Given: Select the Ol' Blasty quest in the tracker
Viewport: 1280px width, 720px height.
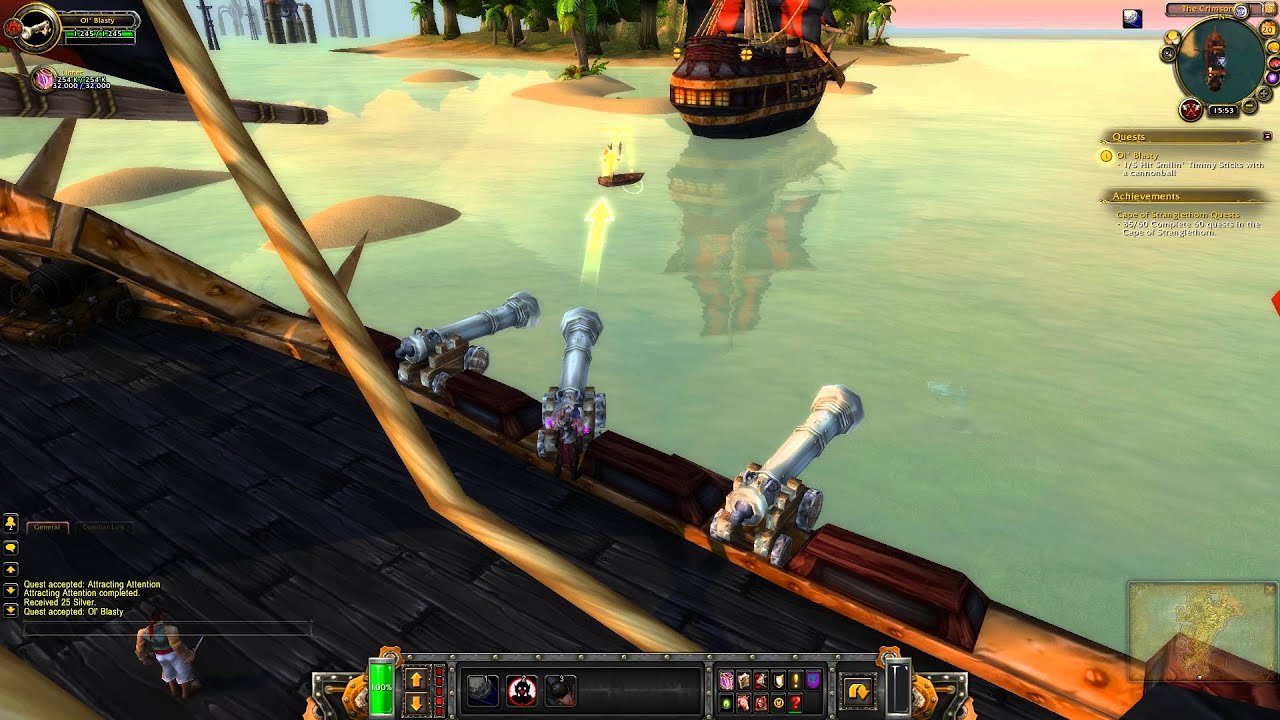Looking at the screenshot, I should (x=1136, y=156).
